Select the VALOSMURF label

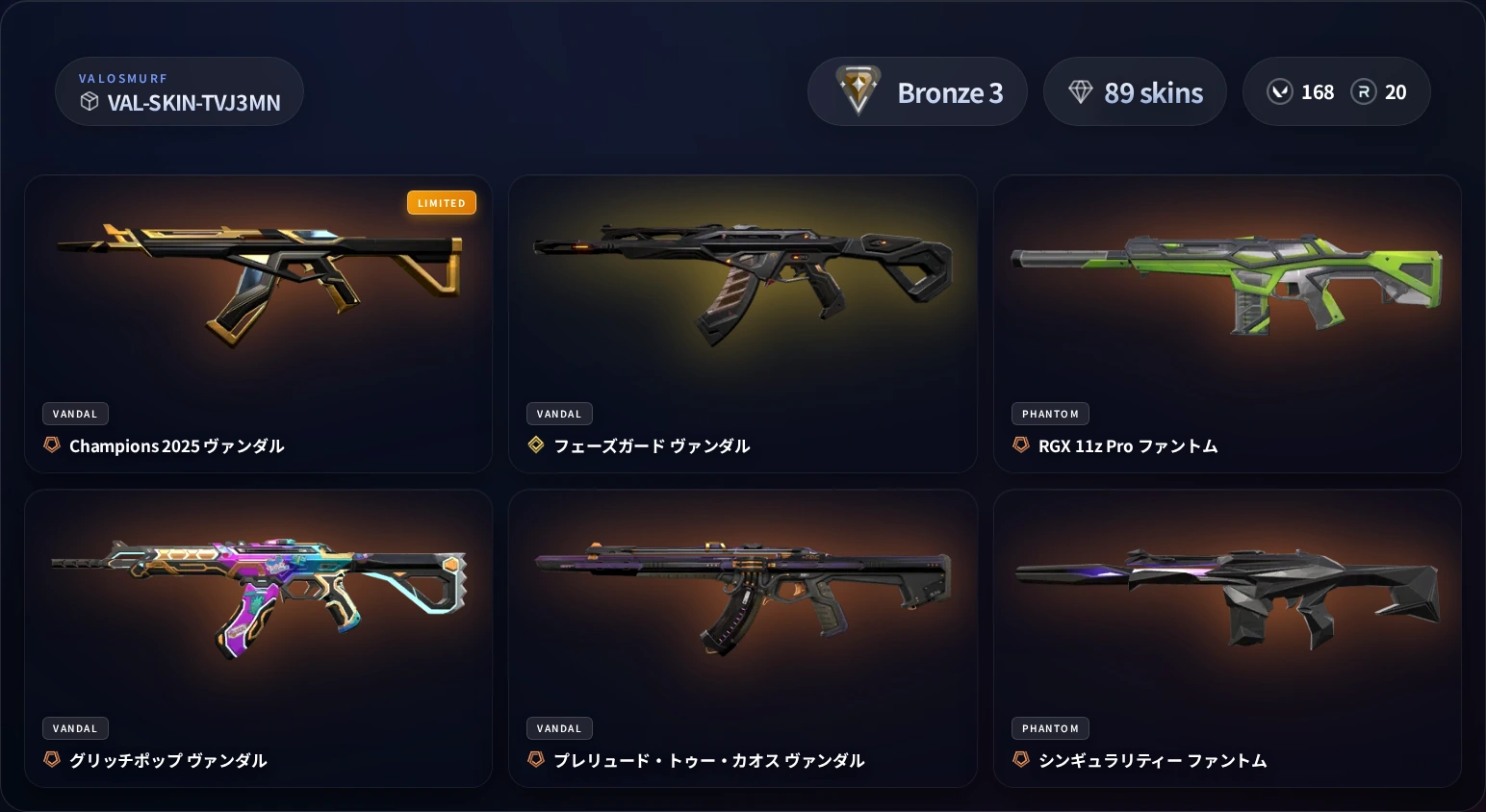pyautogui.click(x=124, y=78)
